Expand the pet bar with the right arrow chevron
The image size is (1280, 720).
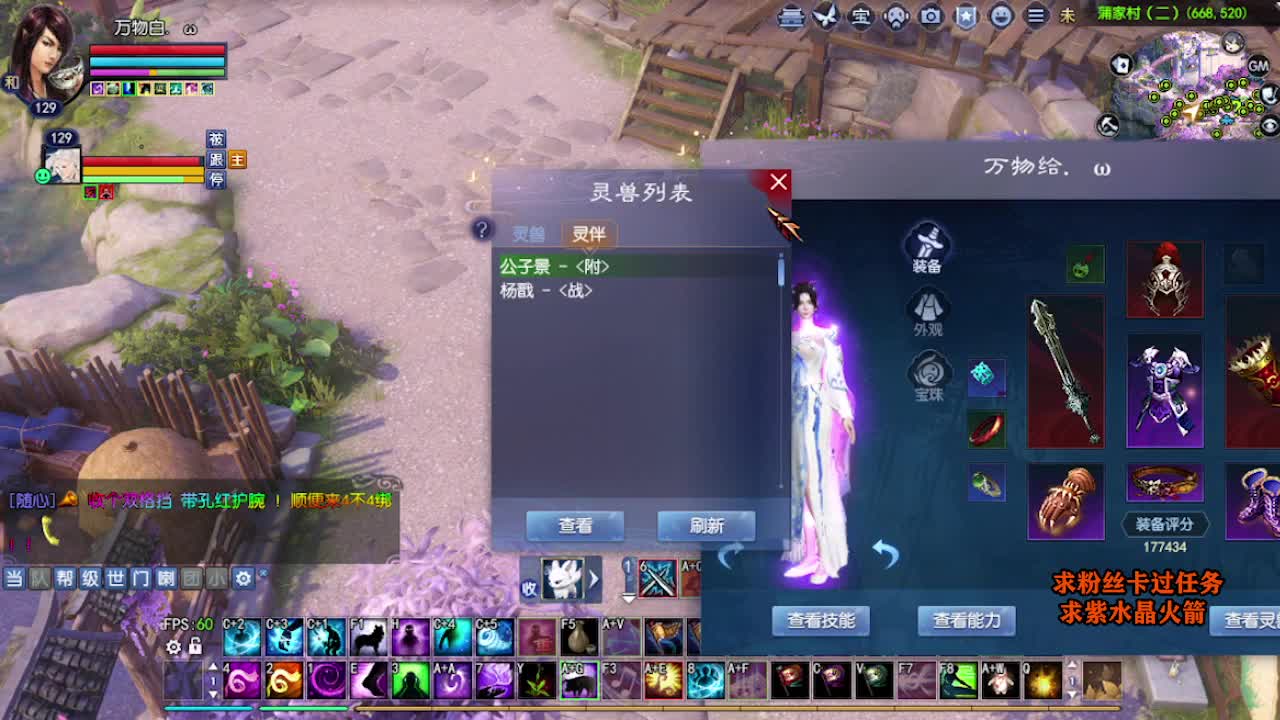594,577
